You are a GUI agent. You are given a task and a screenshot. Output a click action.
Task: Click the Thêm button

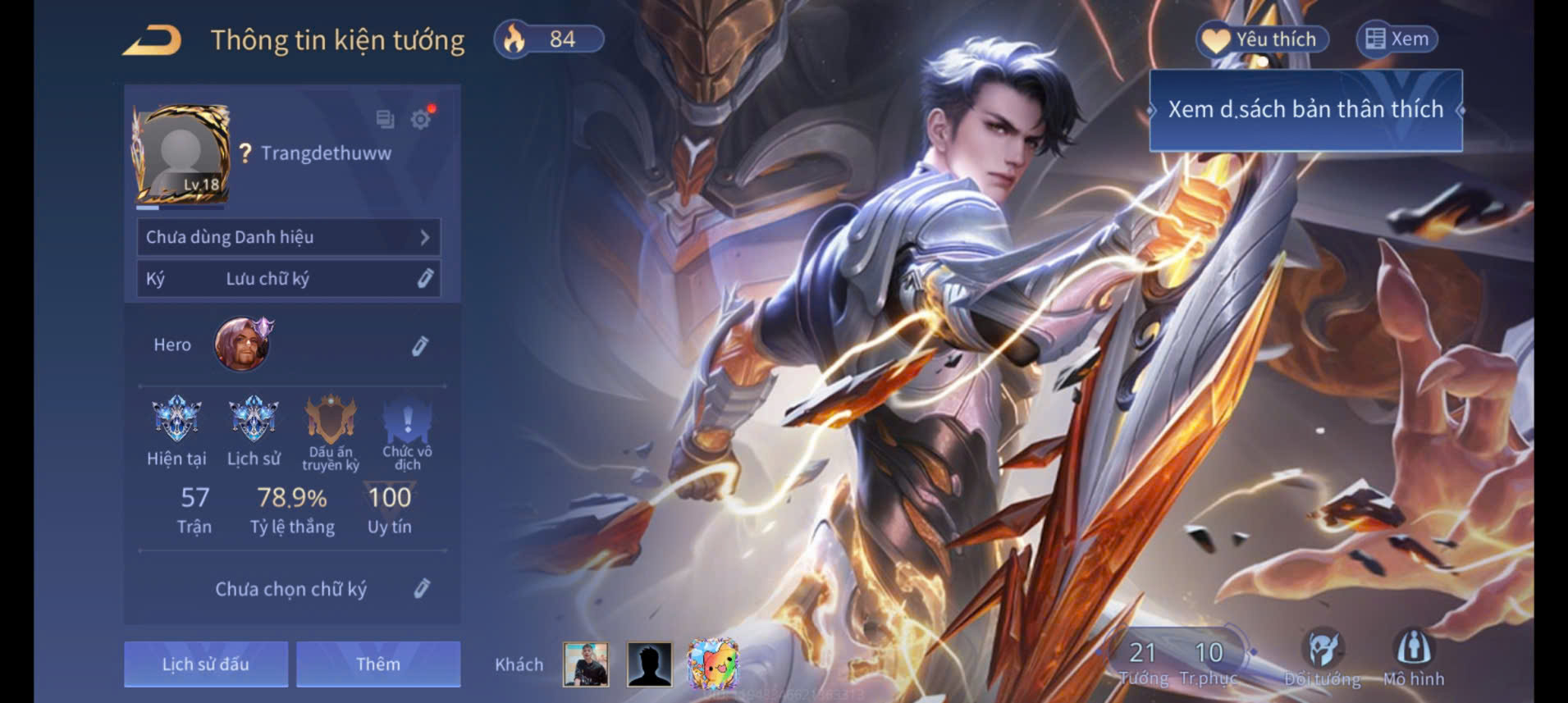(x=378, y=664)
